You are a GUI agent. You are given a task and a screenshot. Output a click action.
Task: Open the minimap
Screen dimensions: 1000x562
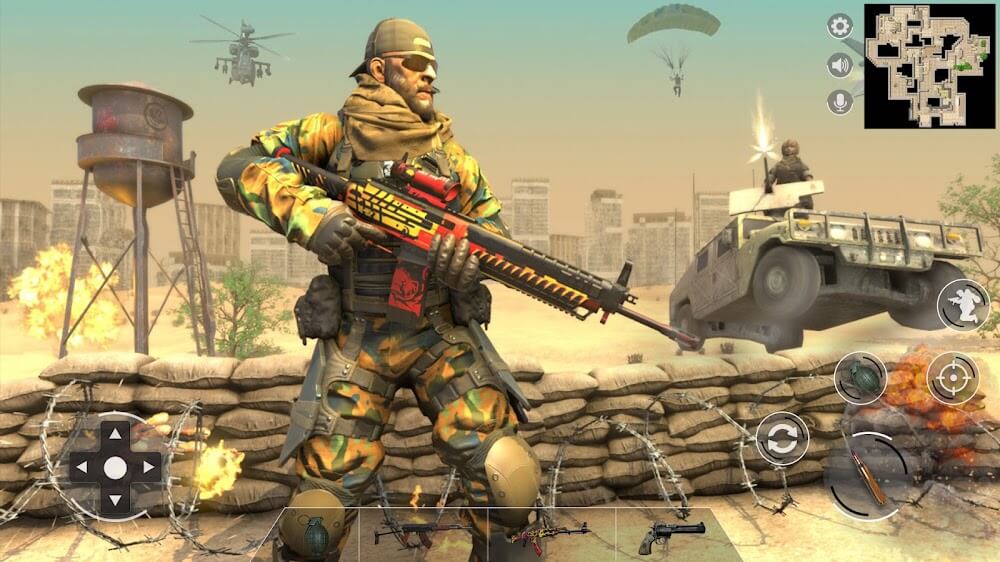(x=930, y=66)
